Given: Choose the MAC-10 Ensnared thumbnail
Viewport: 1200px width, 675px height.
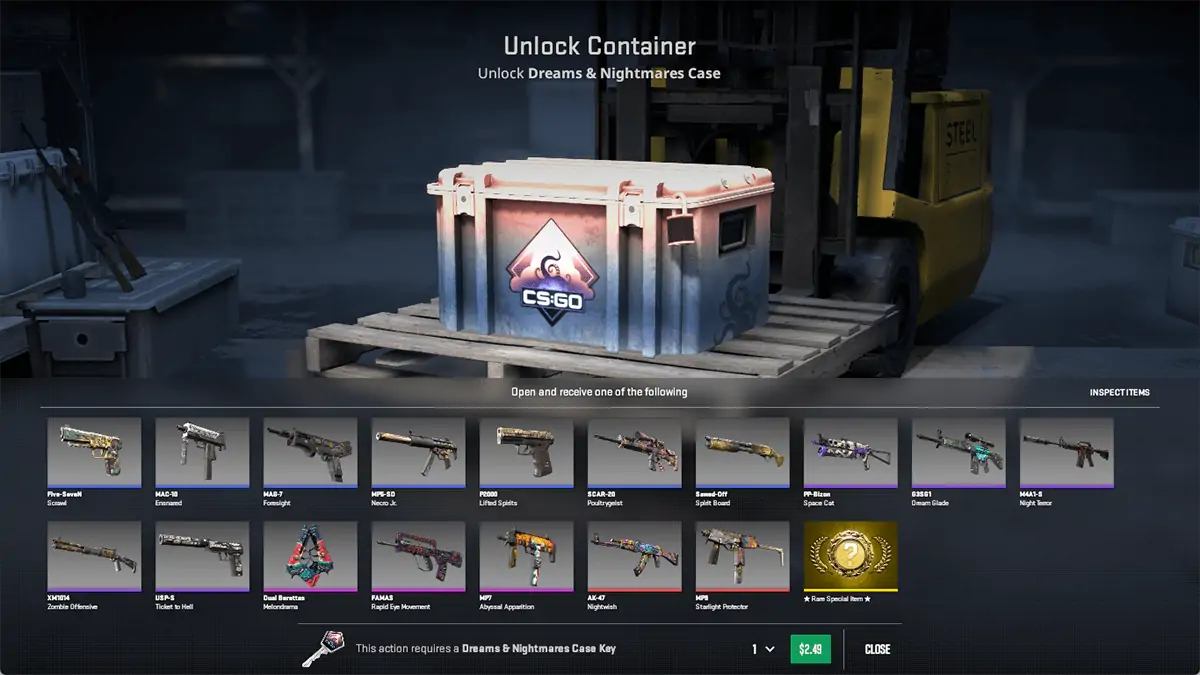Looking at the screenshot, I should 202,452.
